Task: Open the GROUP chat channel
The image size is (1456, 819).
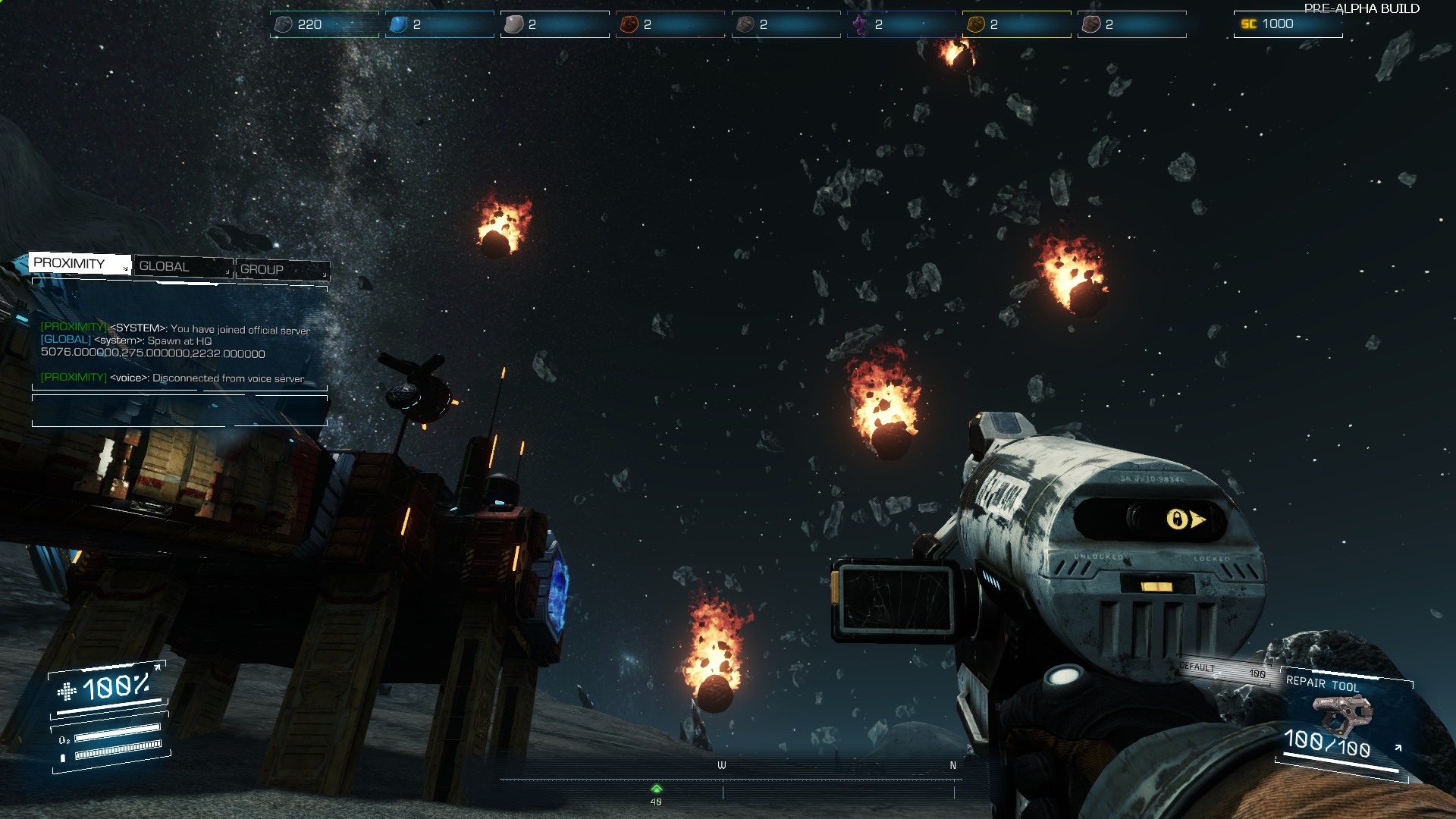Action: point(261,270)
